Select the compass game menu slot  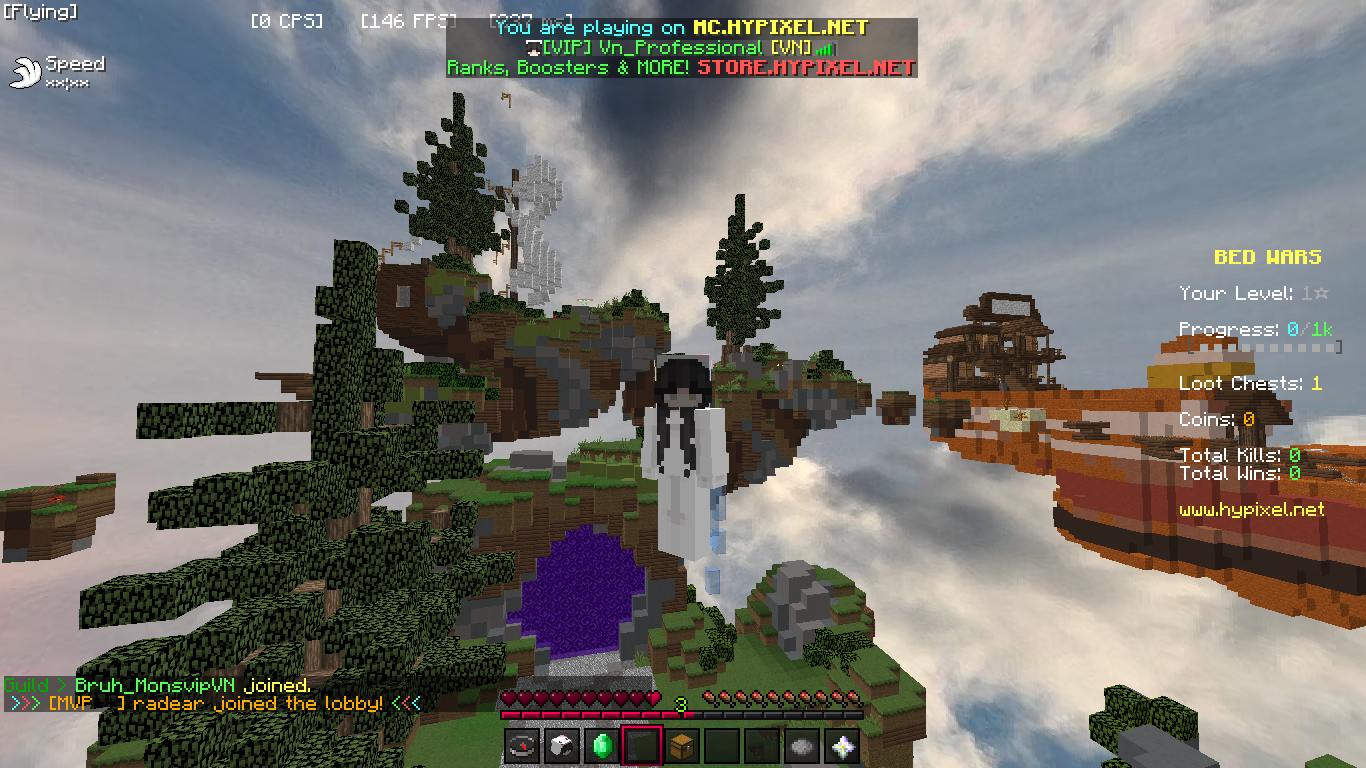[x=522, y=746]
